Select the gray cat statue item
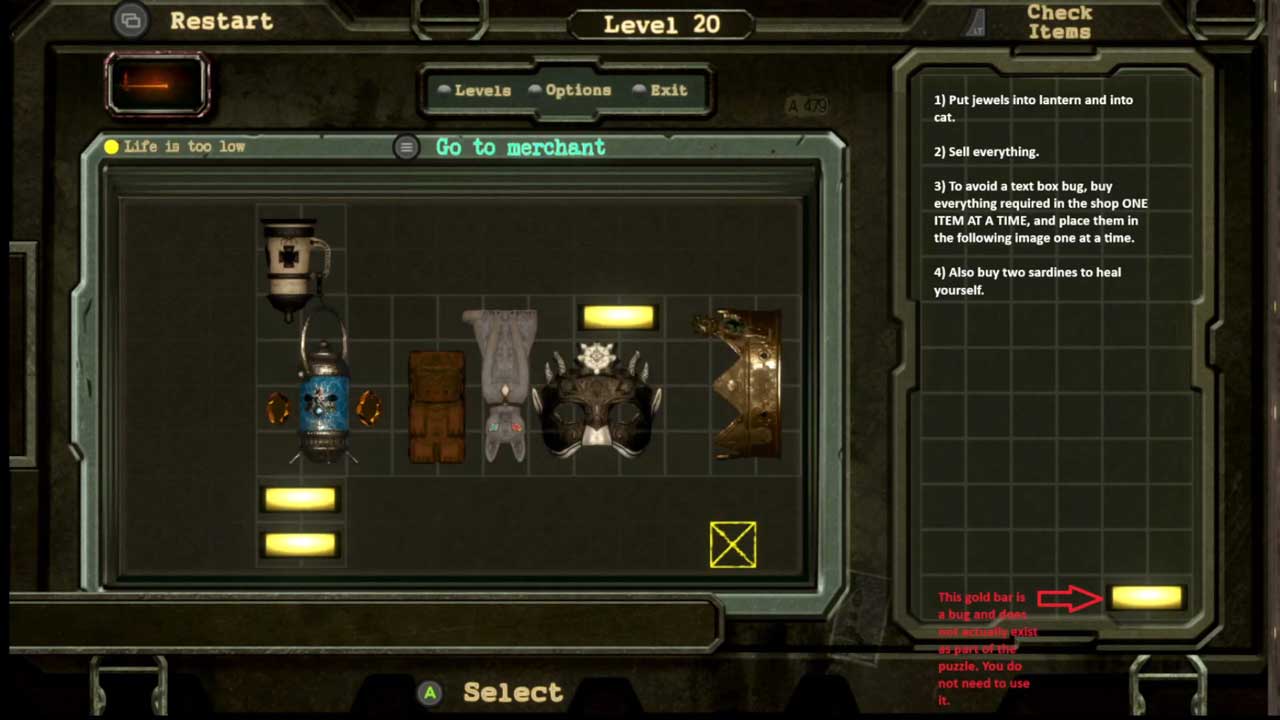Screen dimensions: 1280x720 click(502, 385)
